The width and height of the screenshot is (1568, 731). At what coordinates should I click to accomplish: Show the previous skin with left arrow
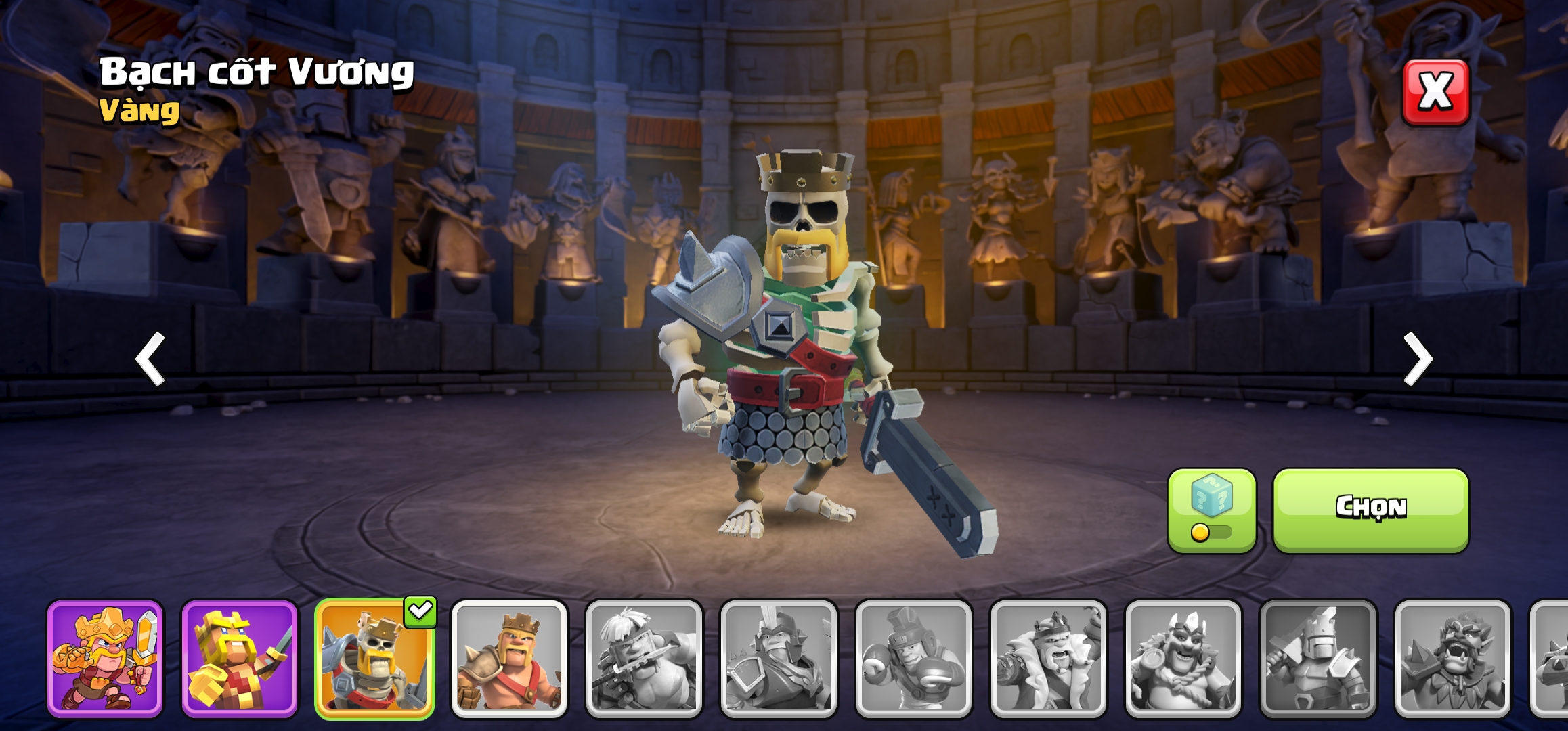[x=150, y=359]
